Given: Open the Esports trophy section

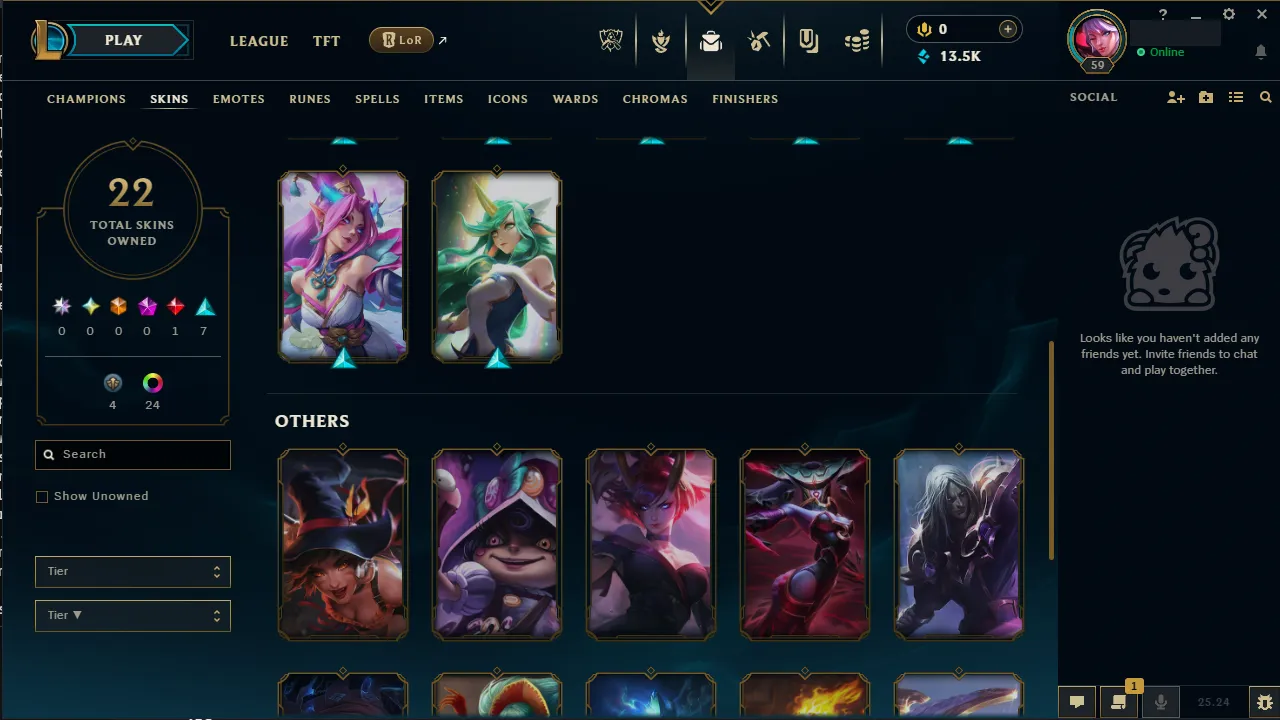Looking at the screenshot, I should tap(611, 40).
